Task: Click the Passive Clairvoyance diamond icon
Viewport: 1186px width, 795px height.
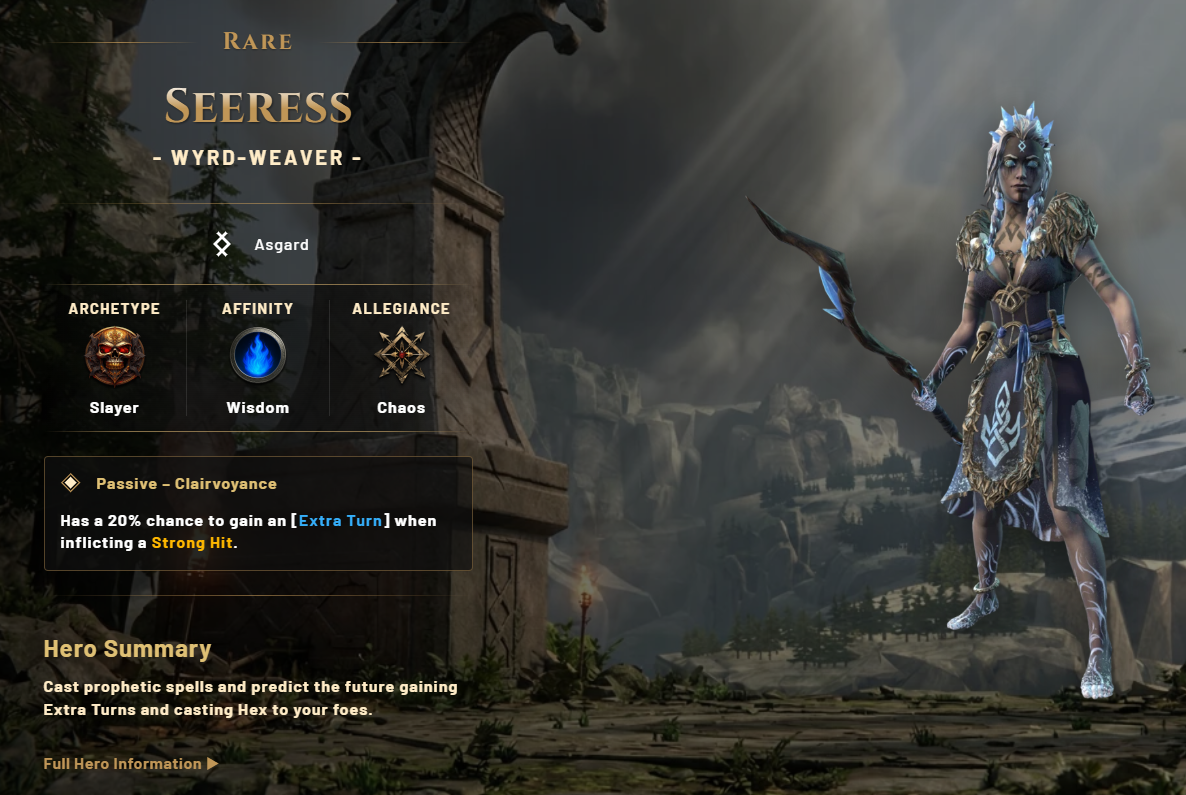Action: pos(71,484)
